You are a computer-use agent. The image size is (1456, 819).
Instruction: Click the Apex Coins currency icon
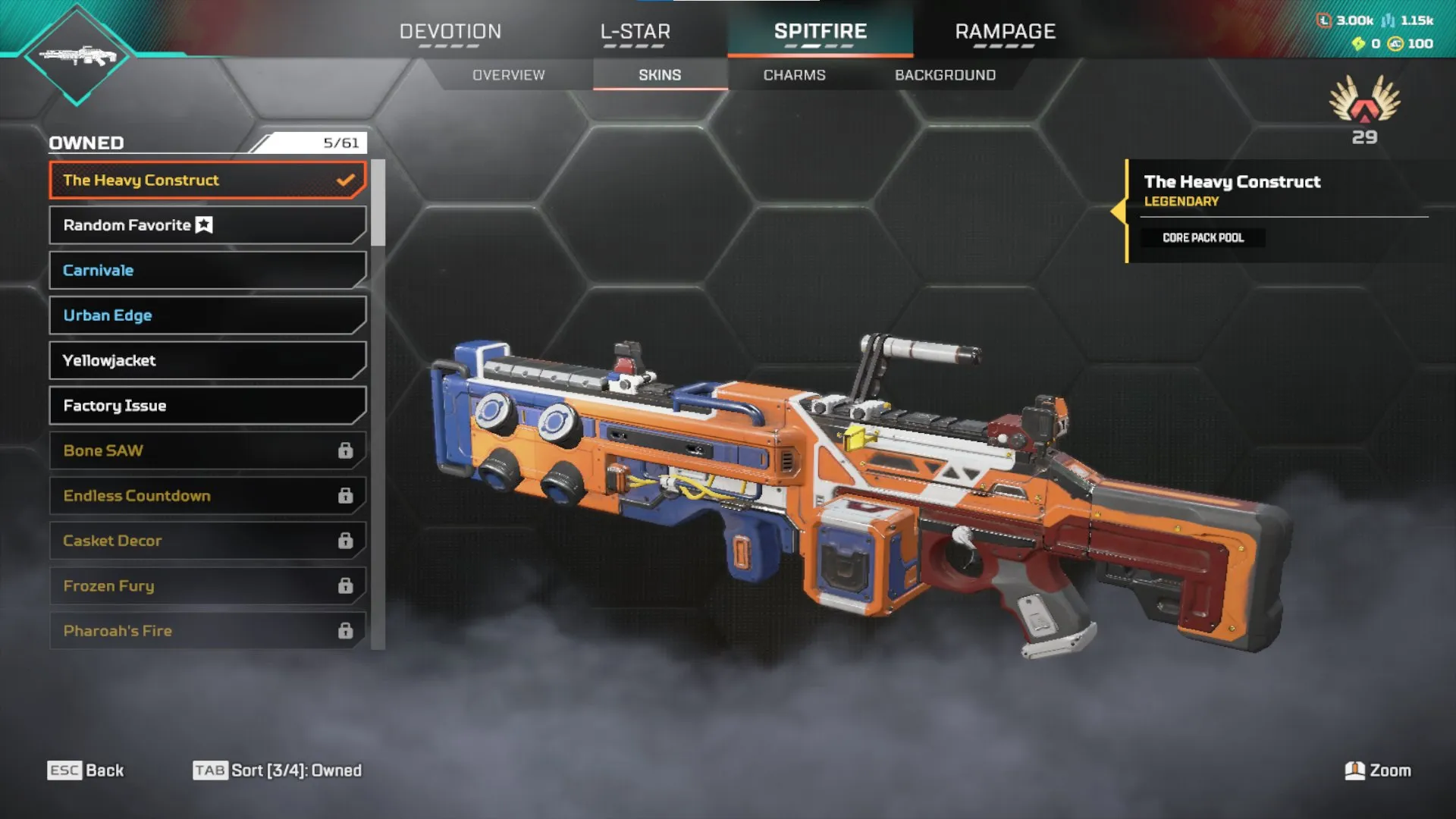(1394, 44)
